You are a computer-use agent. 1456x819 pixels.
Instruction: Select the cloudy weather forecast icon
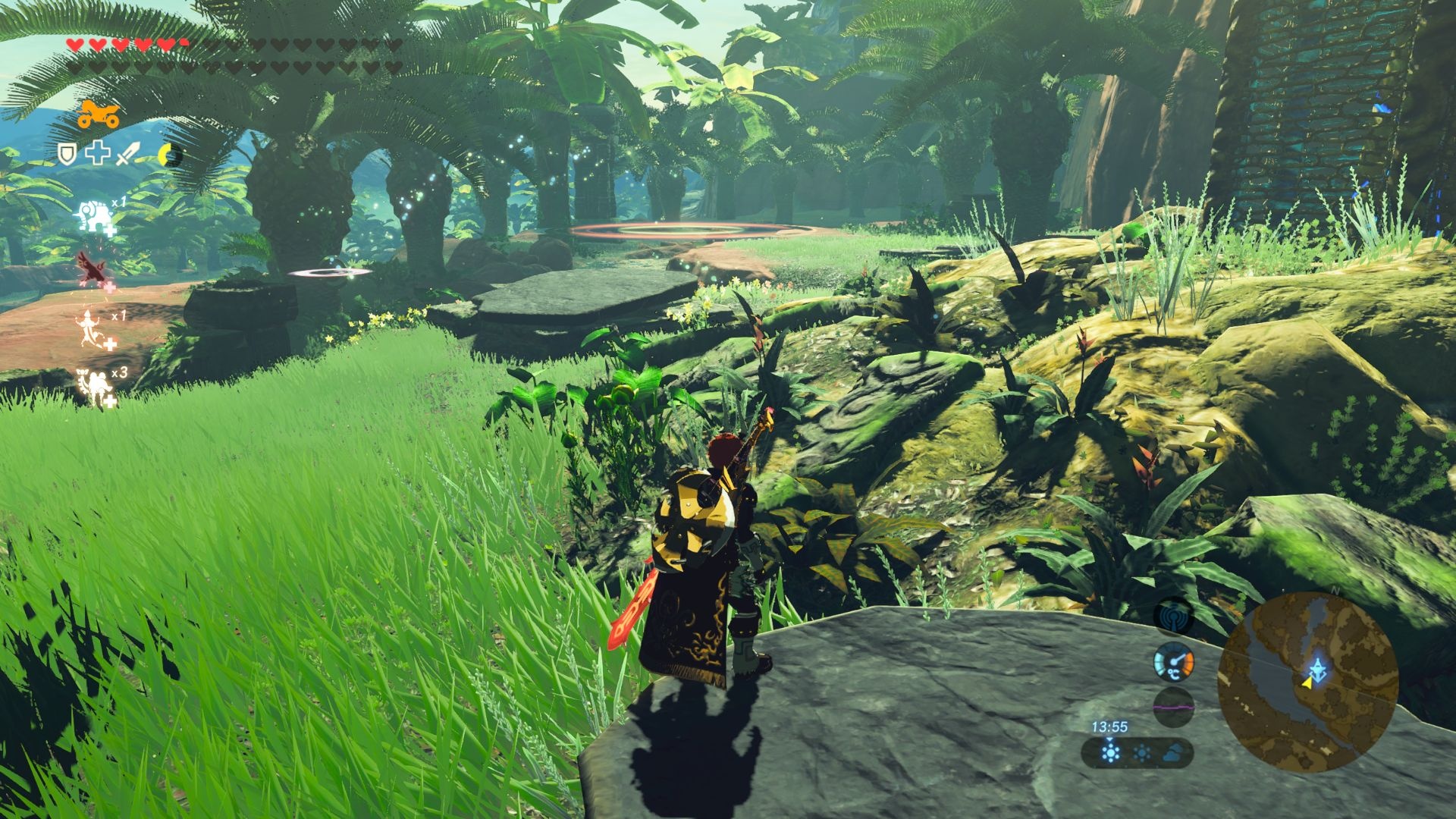click(1172, 753)
